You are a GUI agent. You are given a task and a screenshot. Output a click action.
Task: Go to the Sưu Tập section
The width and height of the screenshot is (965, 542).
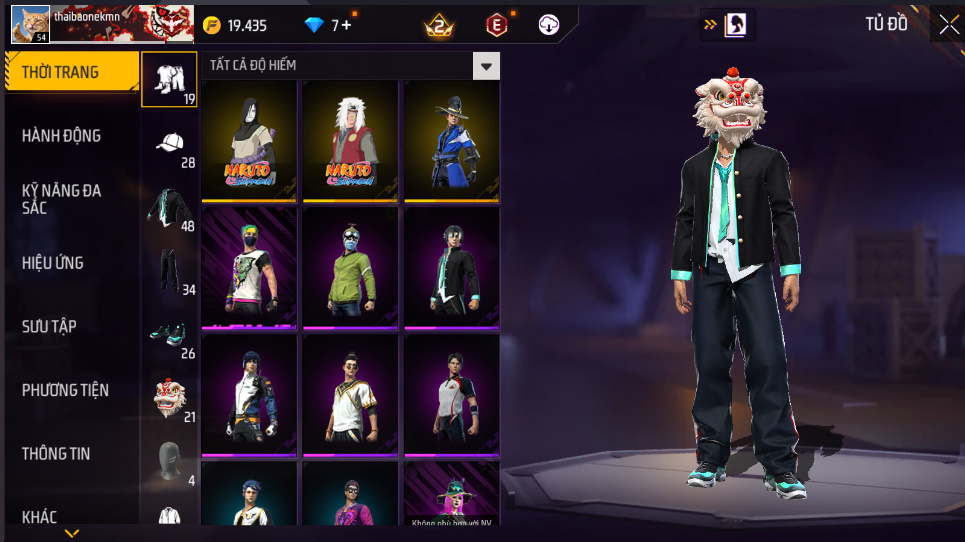[x=50, y=326]
